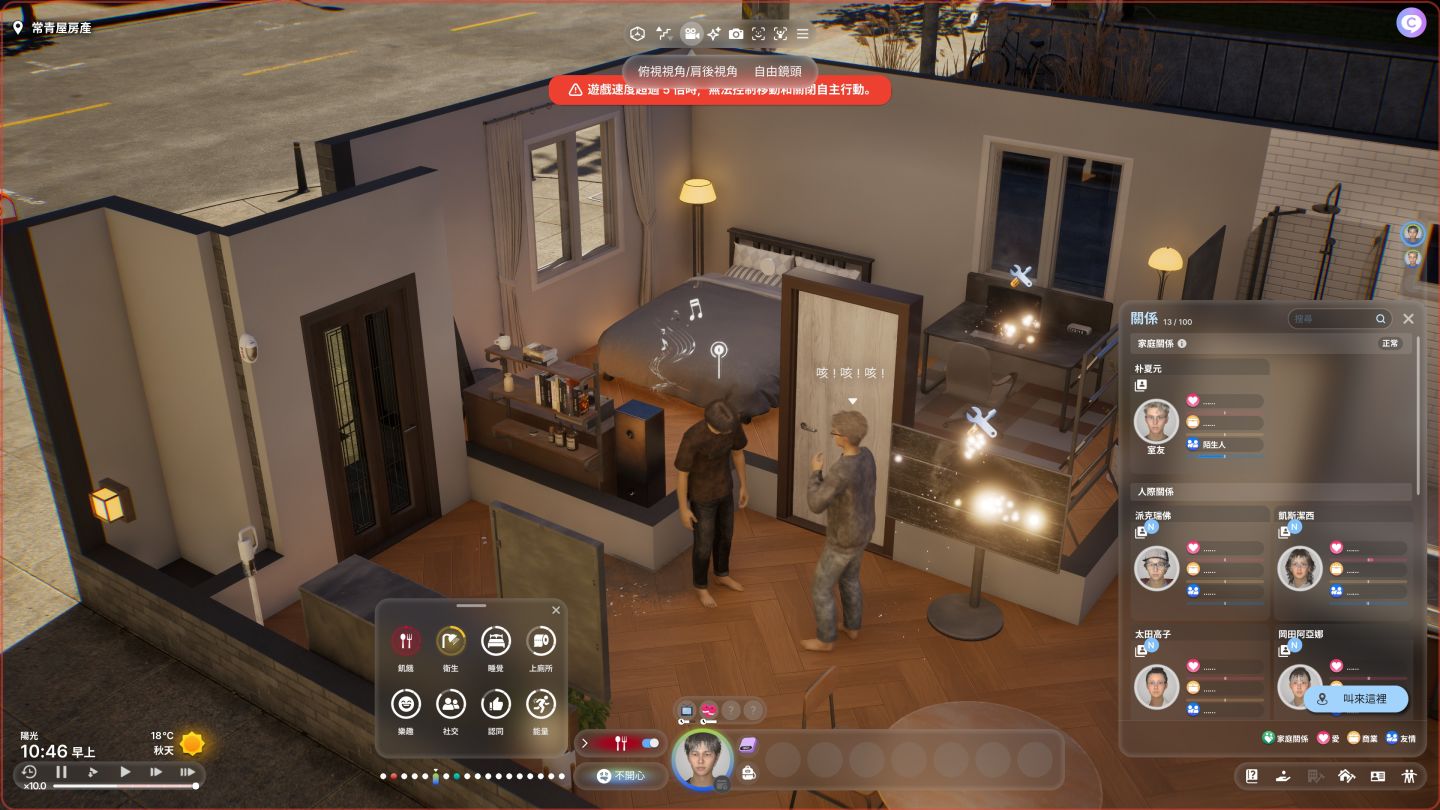Select 俯視視角/肩後視角 camera view option

688,71
